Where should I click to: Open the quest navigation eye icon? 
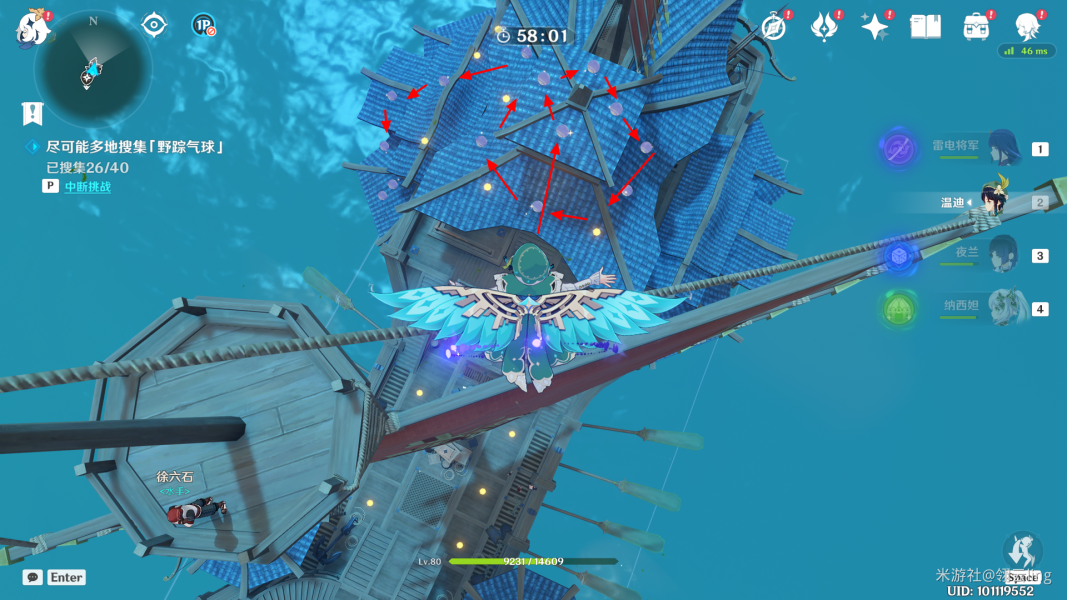pyautogui.click(x=153, y=25)
